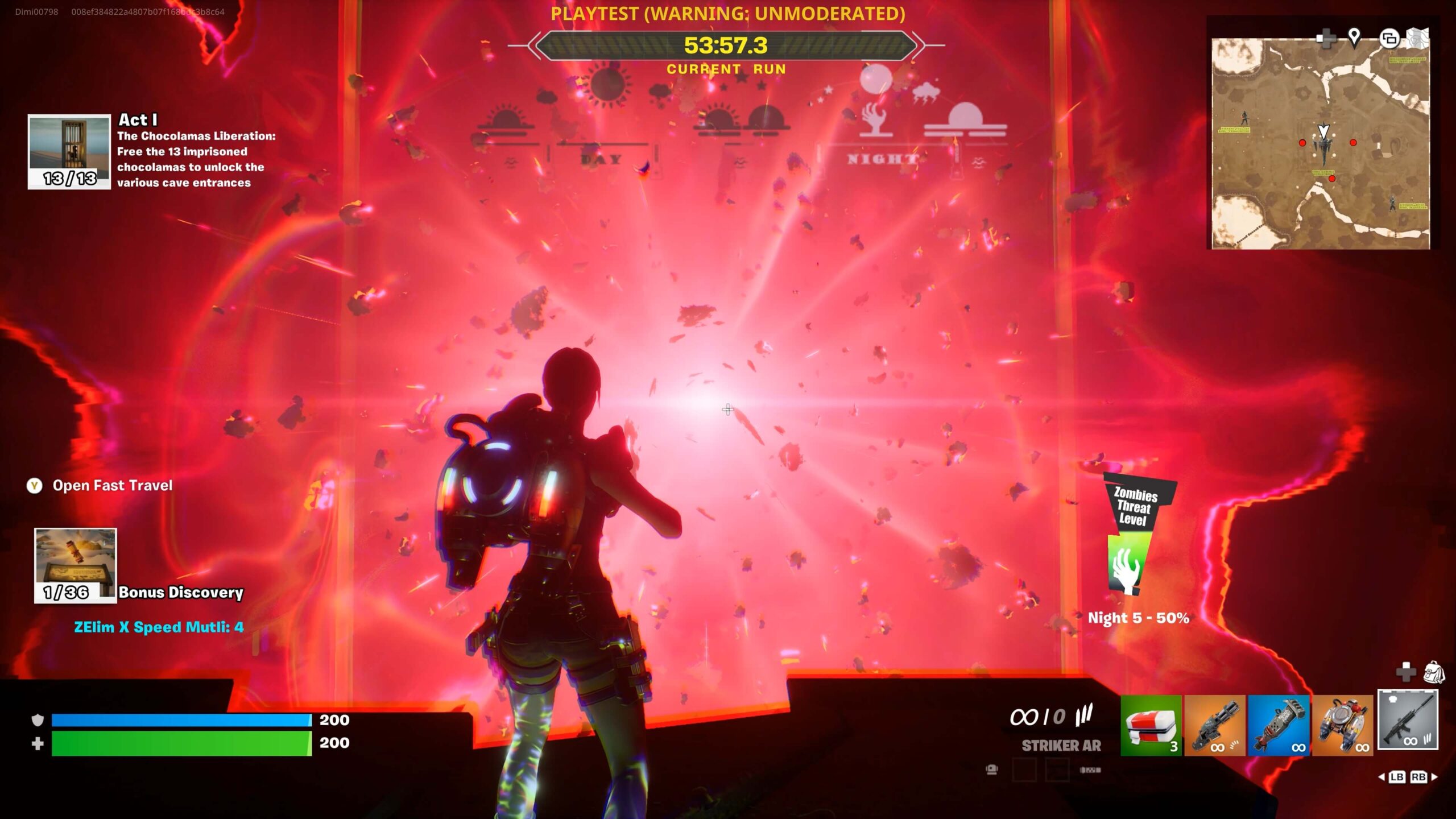Open the Bonus Discovery tracker thumbnail
The image size is (1456, 819).
click(76, 565)
